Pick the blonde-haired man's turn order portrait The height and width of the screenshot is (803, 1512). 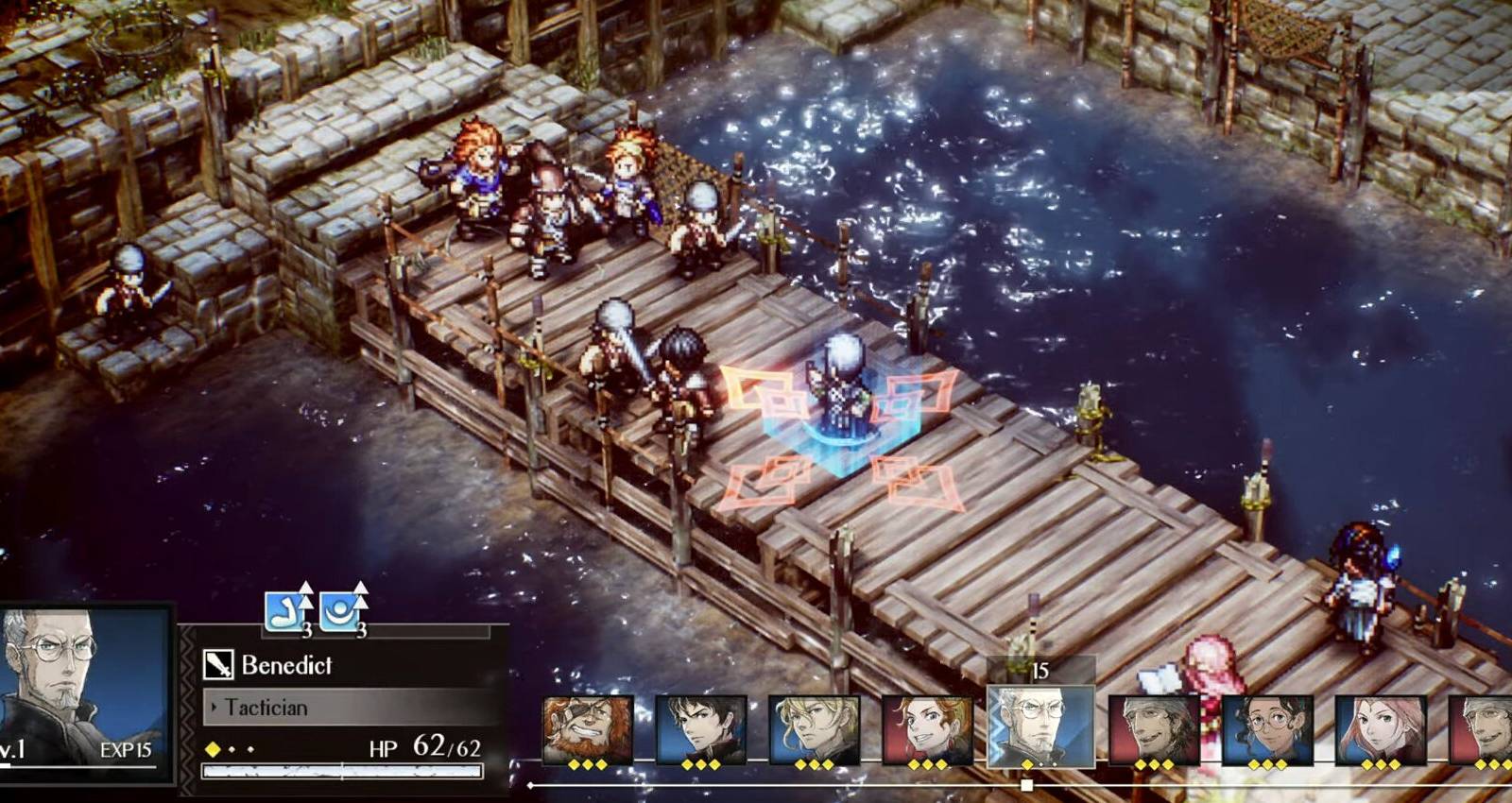coord(814,729)
